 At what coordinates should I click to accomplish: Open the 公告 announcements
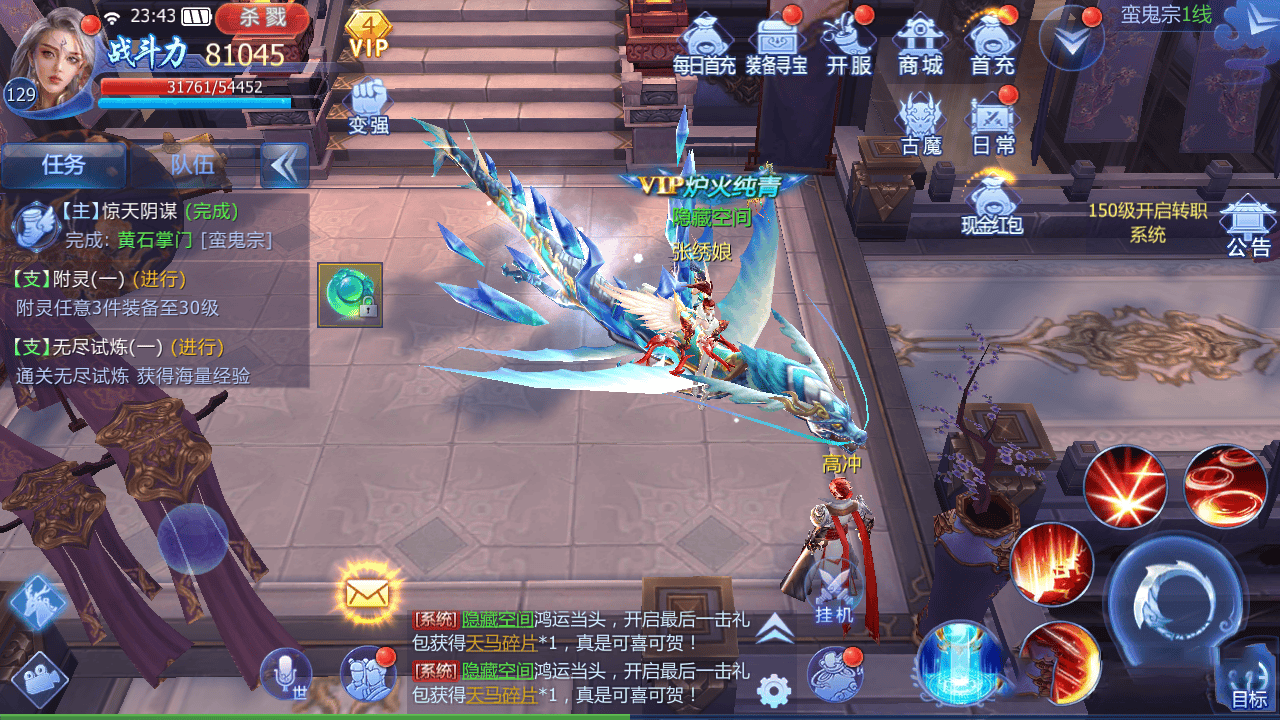[1247, 224]
